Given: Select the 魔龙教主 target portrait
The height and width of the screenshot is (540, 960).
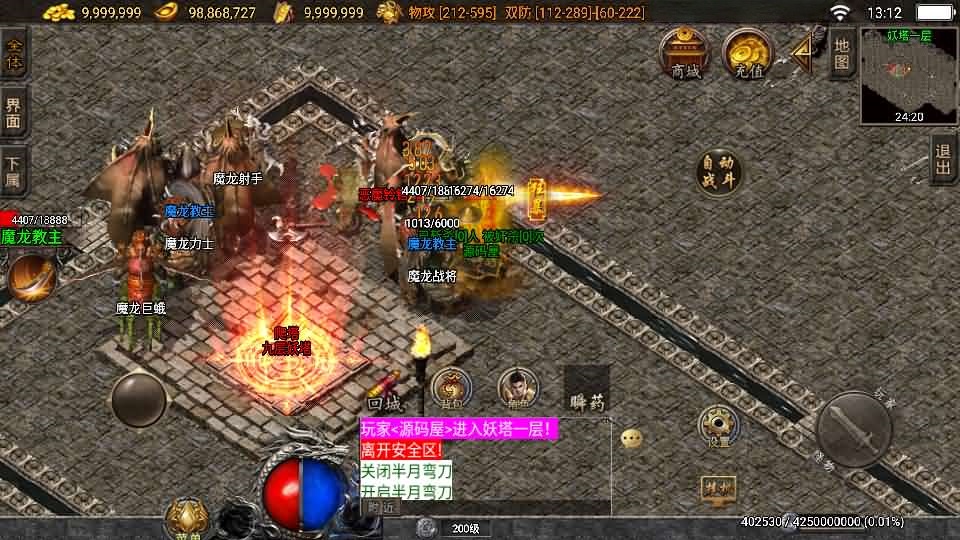Looking at the screenshot, I should [x=30, y=276].
